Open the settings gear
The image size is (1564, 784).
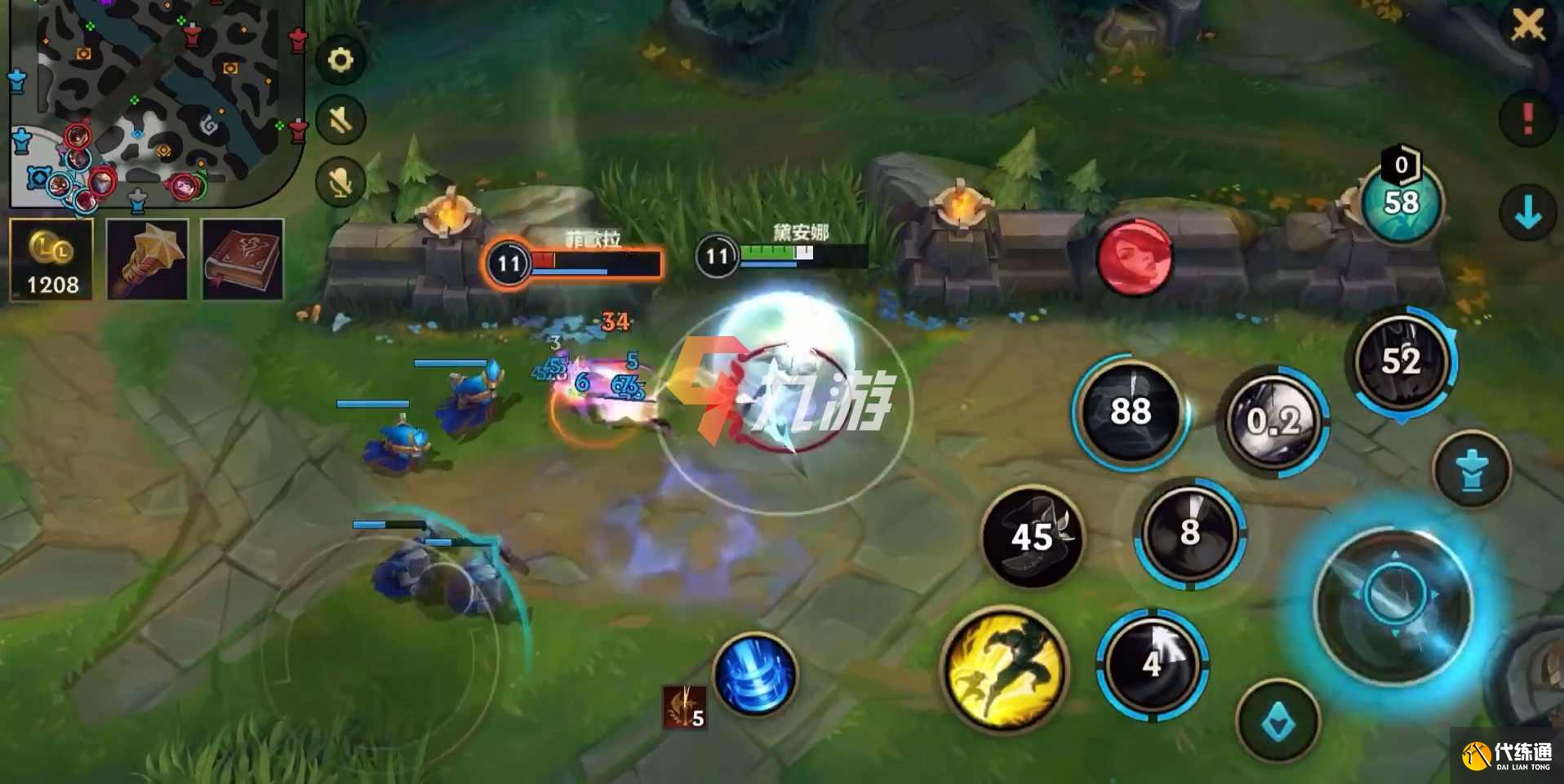click(x=341, y=58)
